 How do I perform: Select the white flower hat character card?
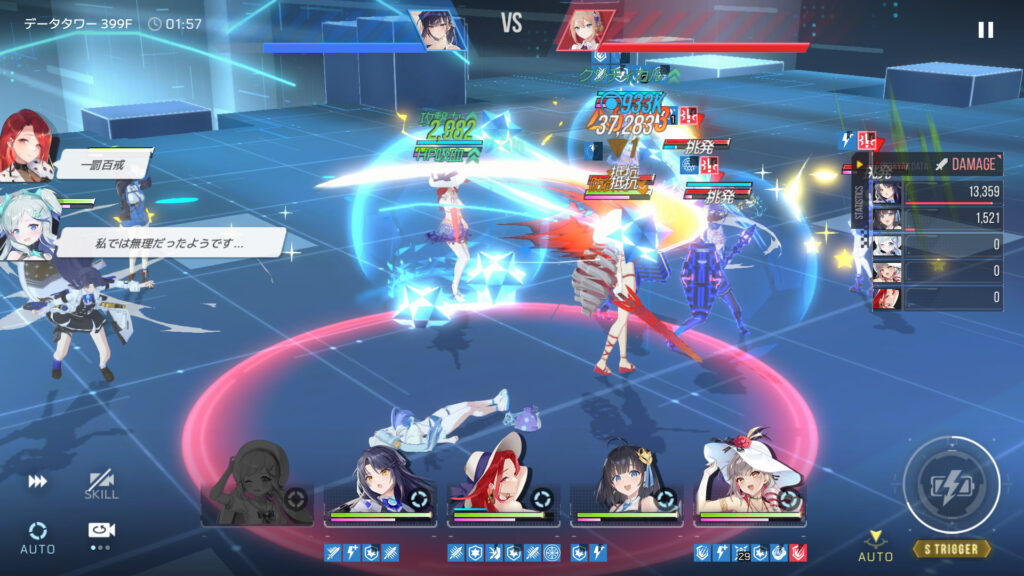coord(750,485)
